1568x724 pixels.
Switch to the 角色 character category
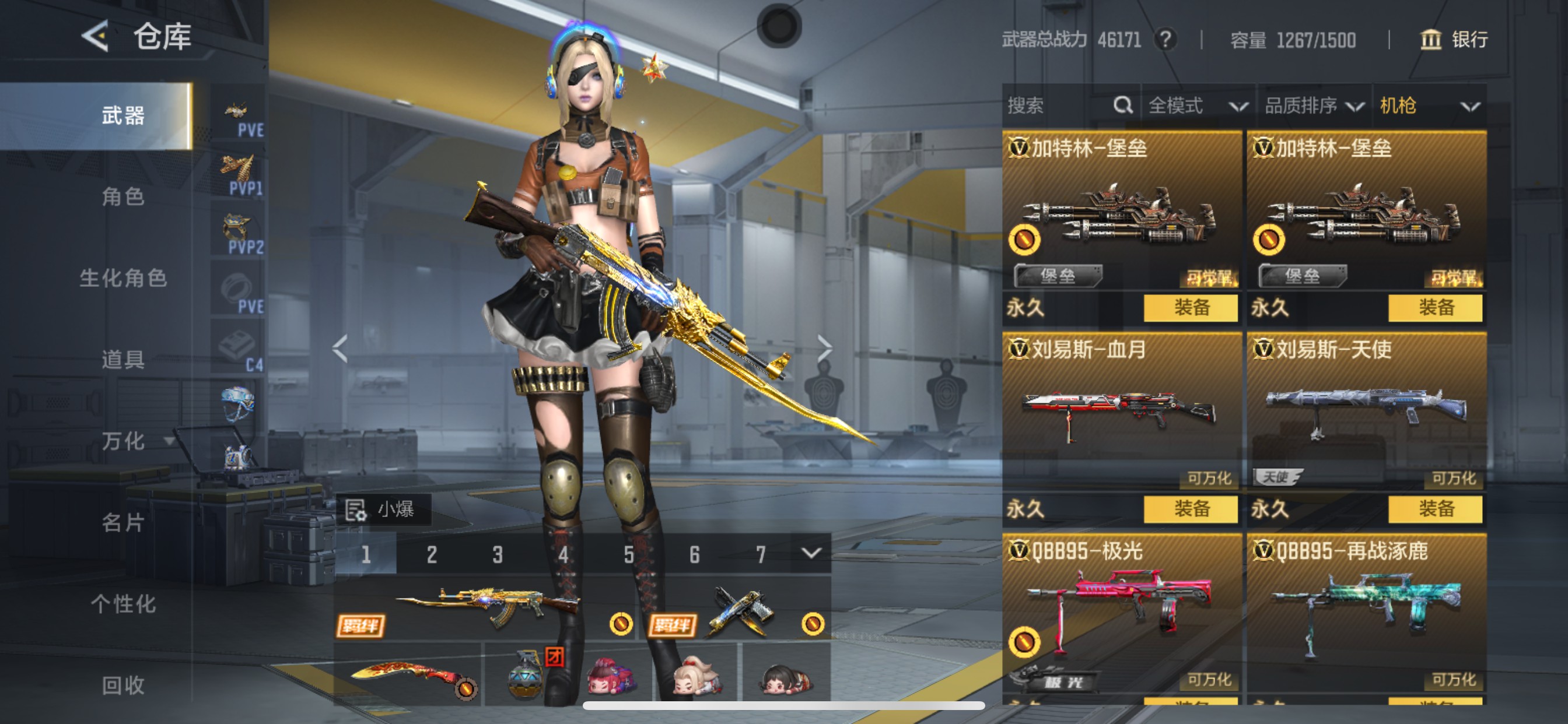(x=123, y=196)
